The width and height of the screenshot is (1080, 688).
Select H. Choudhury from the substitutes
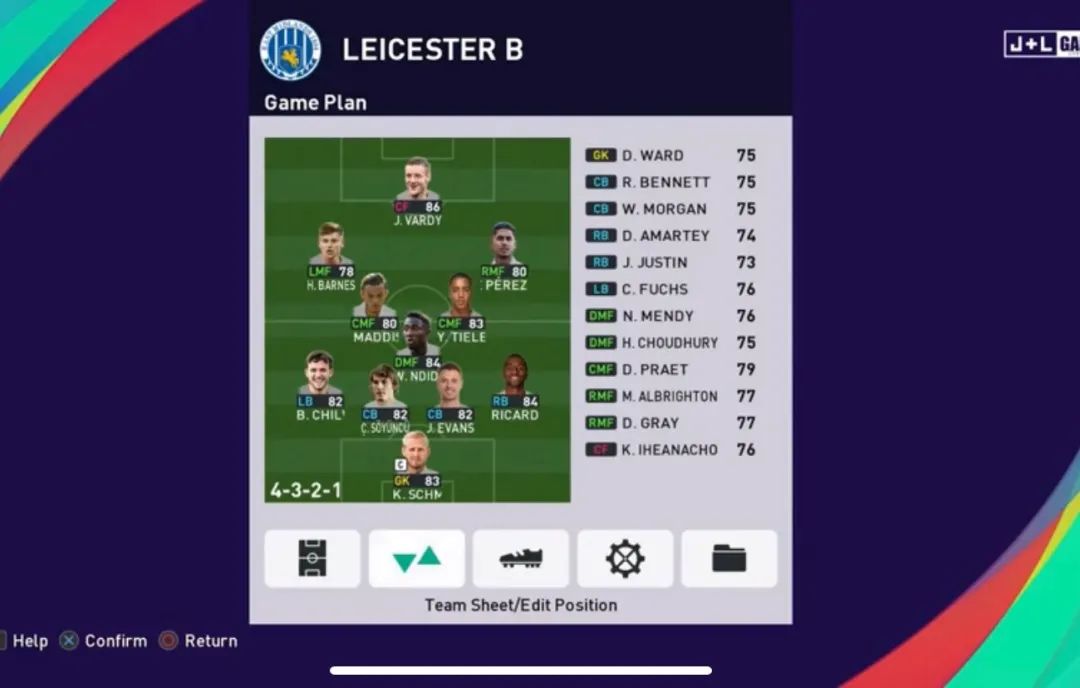670,343
